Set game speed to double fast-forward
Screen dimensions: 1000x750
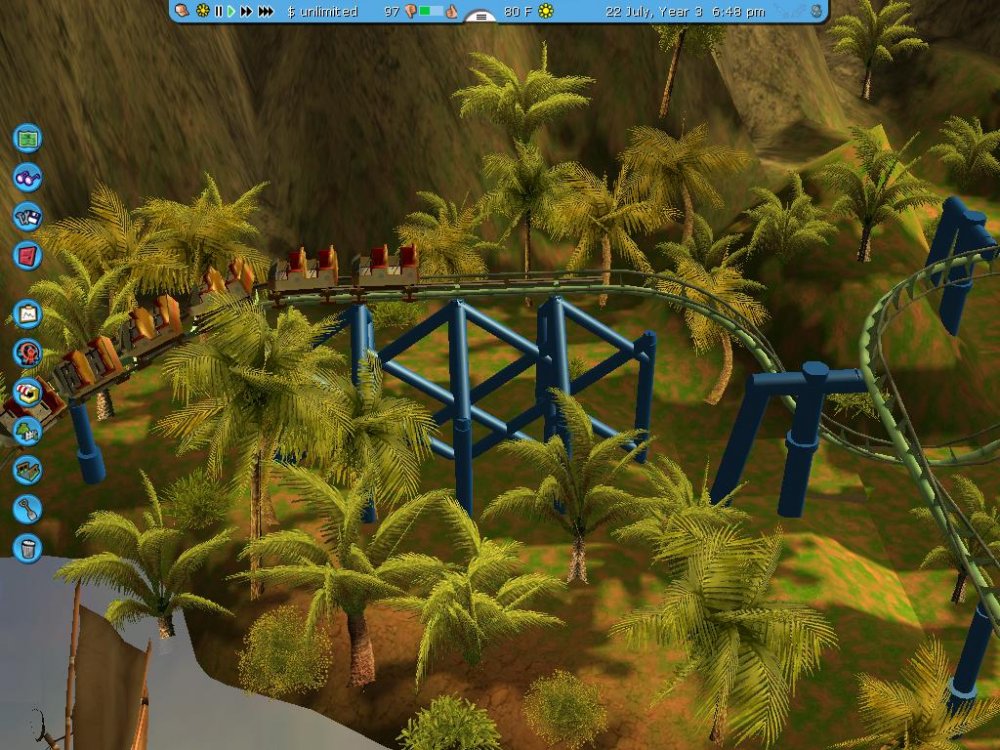point(246,11)
